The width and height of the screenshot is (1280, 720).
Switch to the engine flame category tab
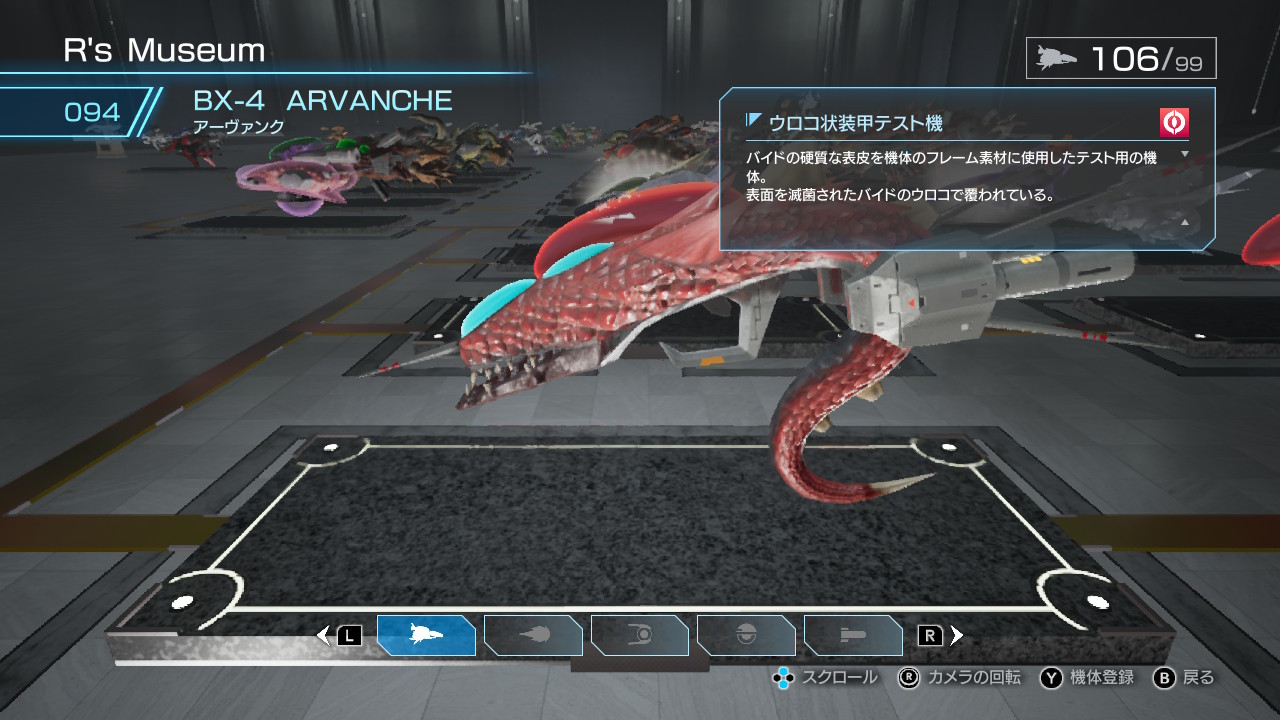tap(533, 634)
